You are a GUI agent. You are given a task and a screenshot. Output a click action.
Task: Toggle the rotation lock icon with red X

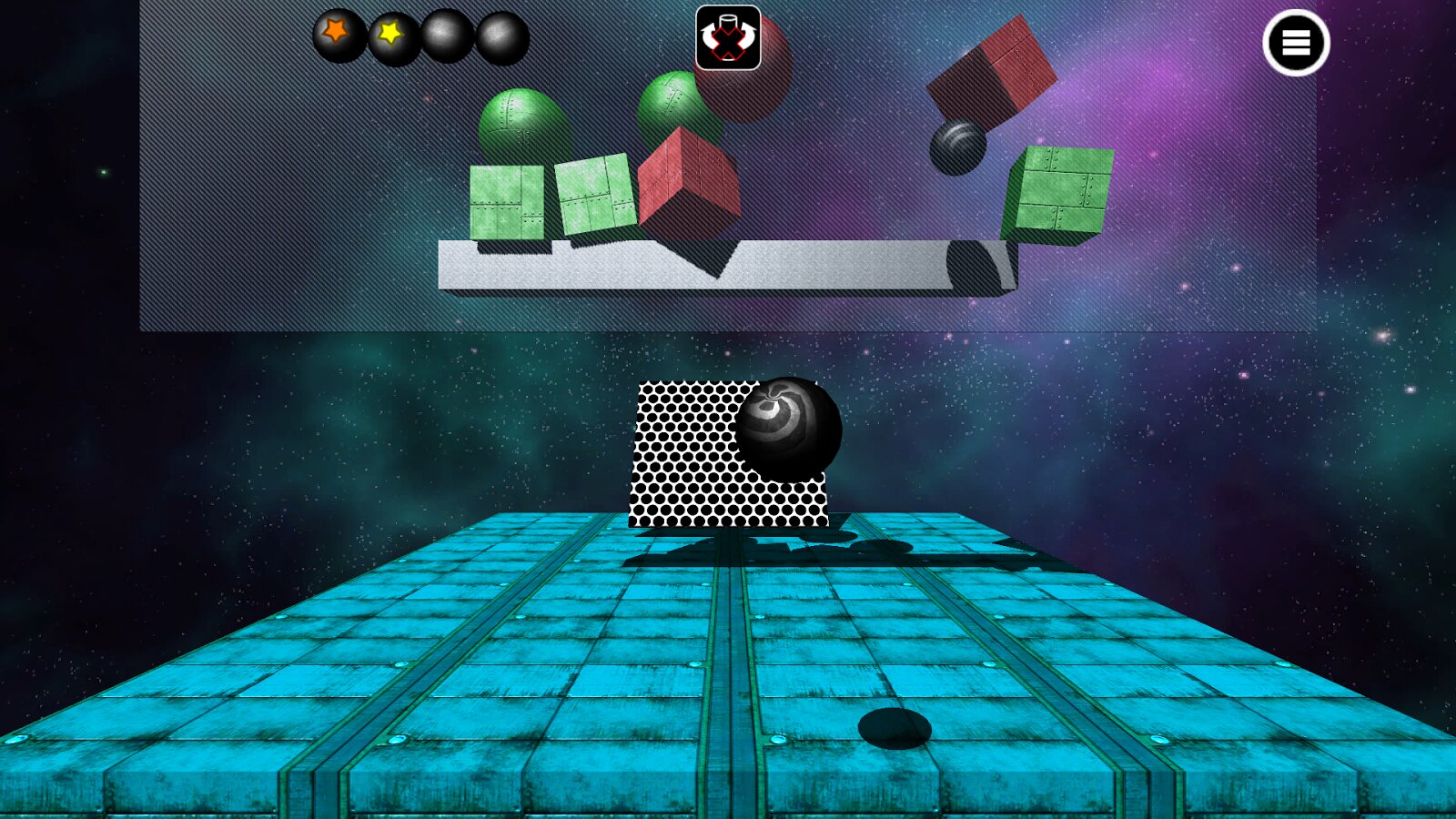(x=728, y=38)
